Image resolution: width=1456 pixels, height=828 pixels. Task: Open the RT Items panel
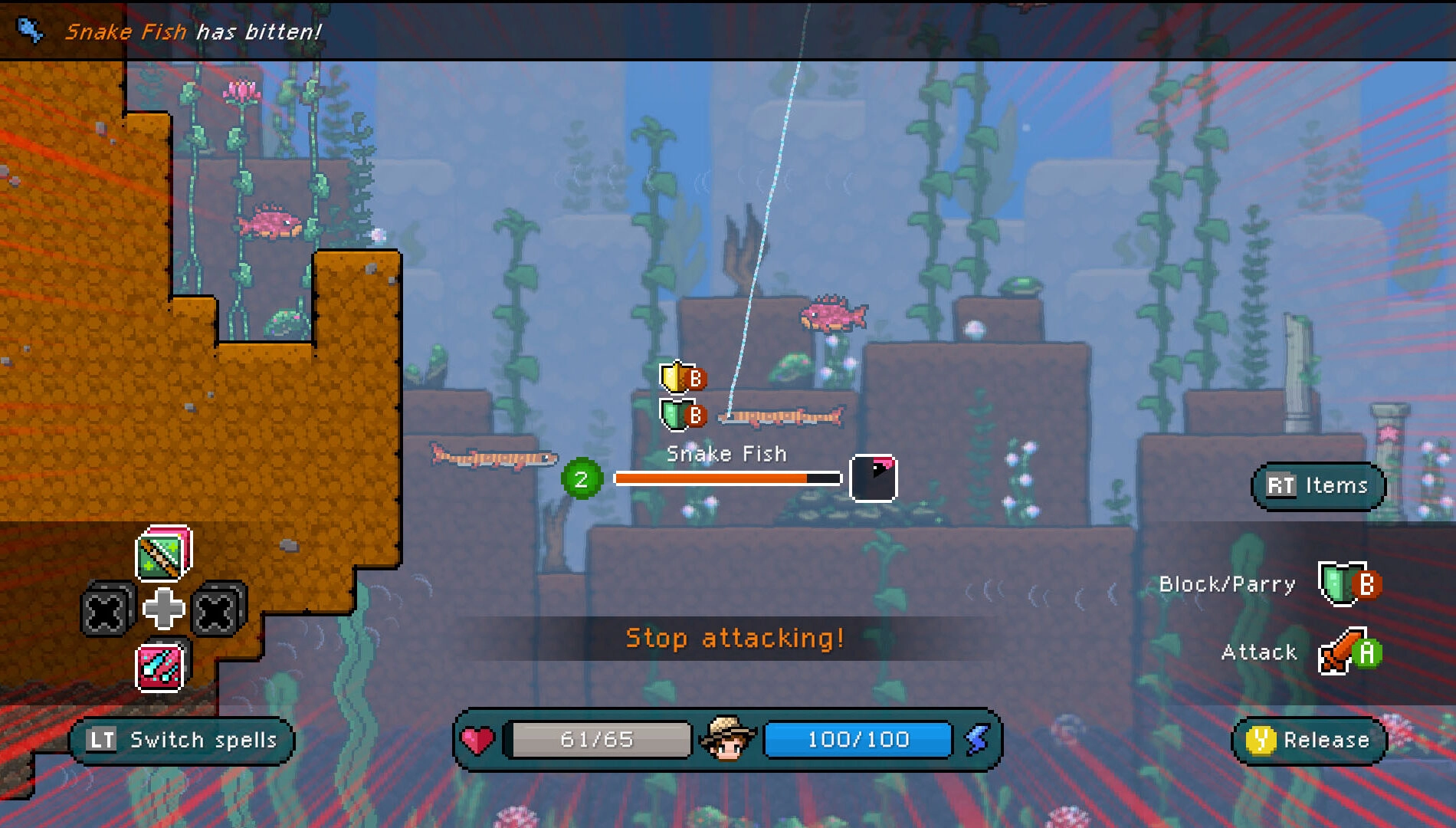1316,486
